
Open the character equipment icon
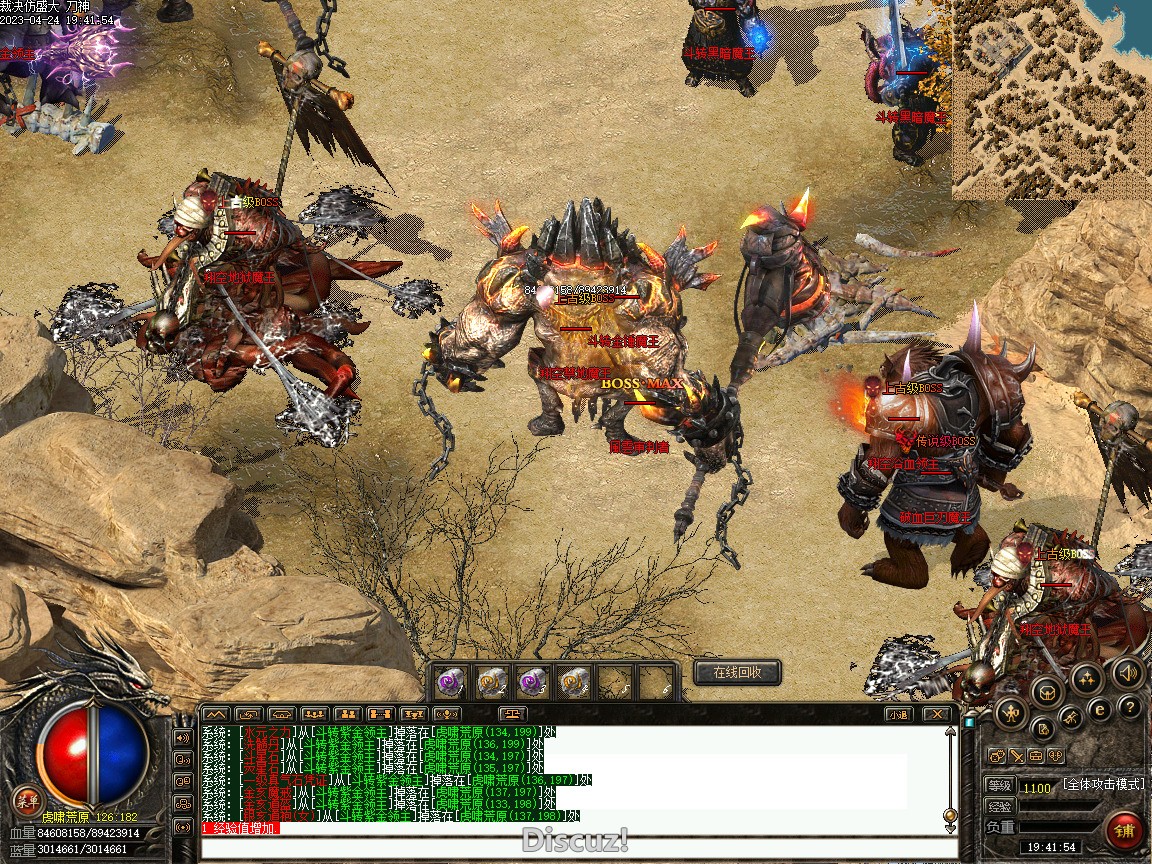click(x=1011, y=711)
